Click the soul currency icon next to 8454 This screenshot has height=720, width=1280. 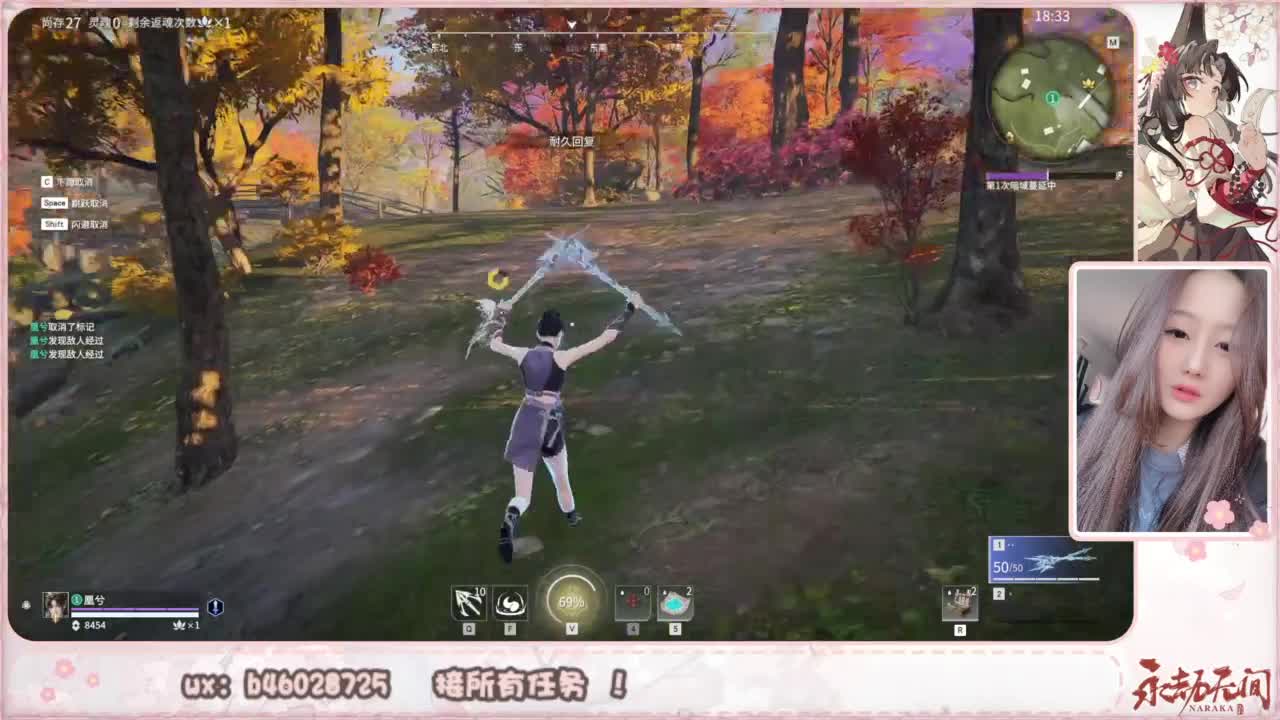coord(76,625)
